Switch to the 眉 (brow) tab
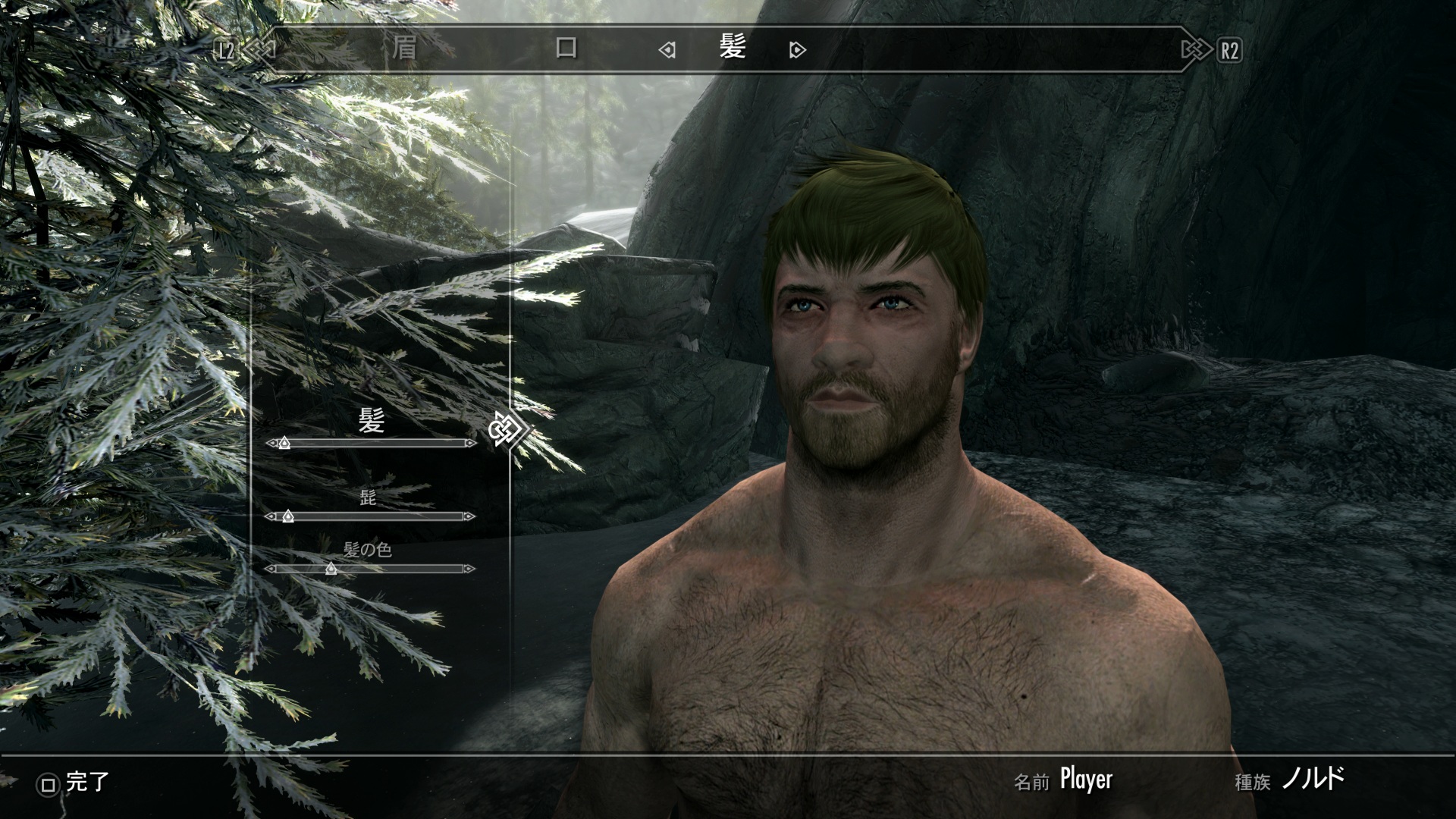 tap(404, 49)
